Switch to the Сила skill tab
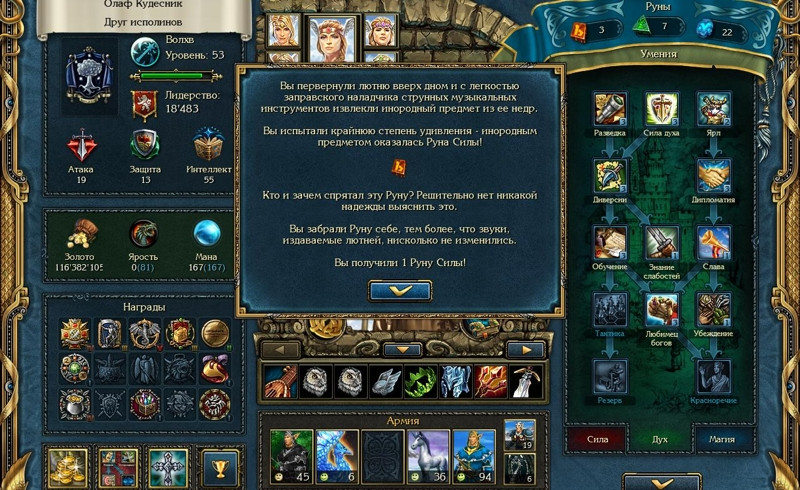Screen dimensions: 800x490 click(597, 437)
